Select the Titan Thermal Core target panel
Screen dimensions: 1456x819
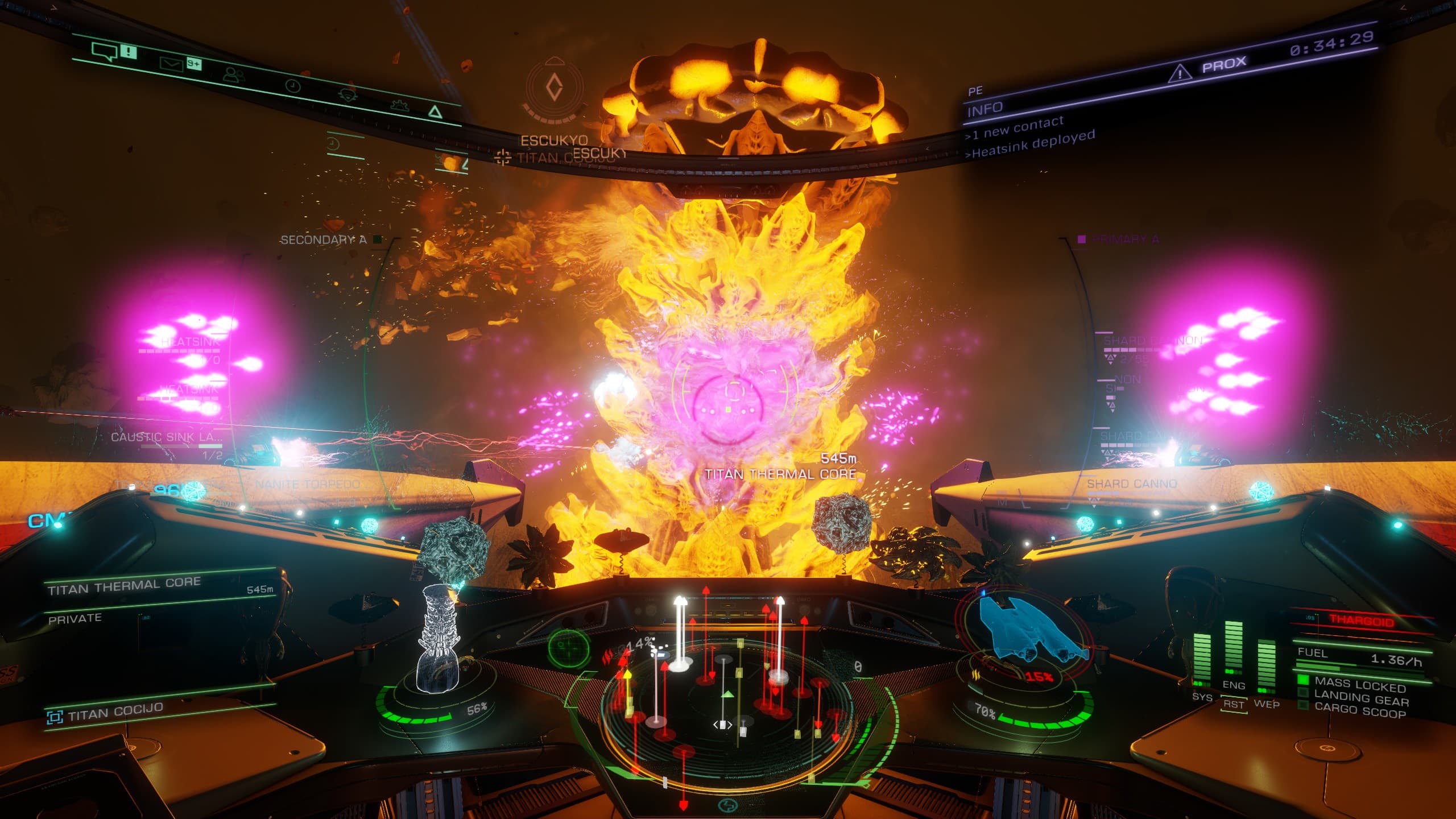point(160,587)
